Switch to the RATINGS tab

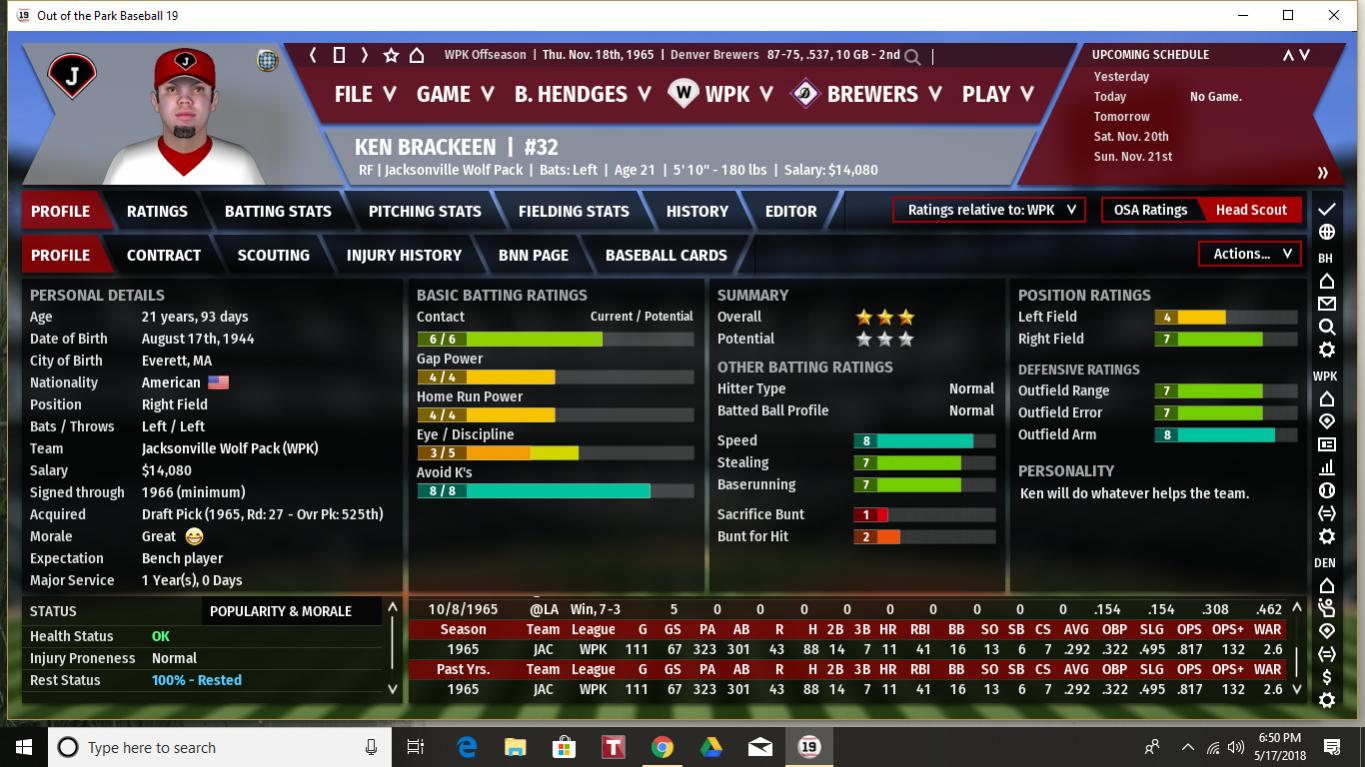pyautogui.click(x=157, y=211)
